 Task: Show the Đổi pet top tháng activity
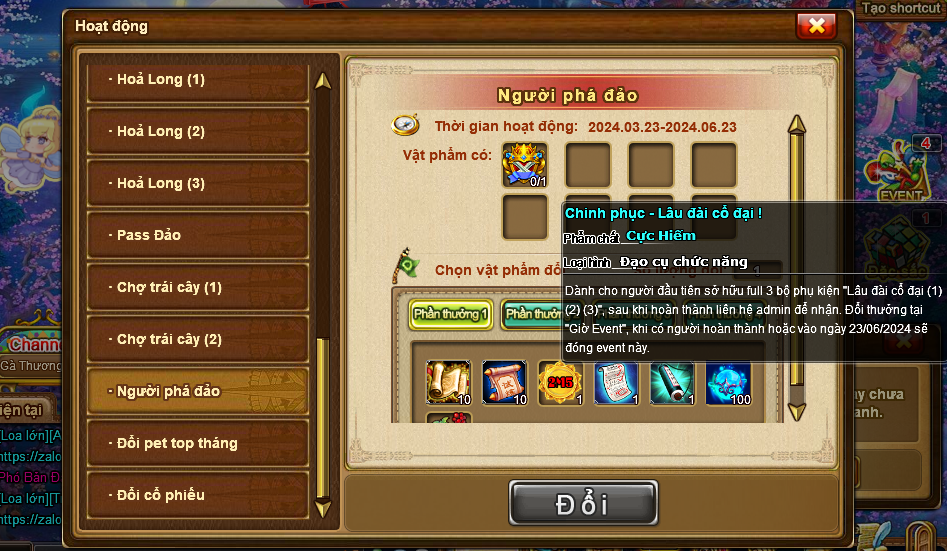tap(197, 443)
